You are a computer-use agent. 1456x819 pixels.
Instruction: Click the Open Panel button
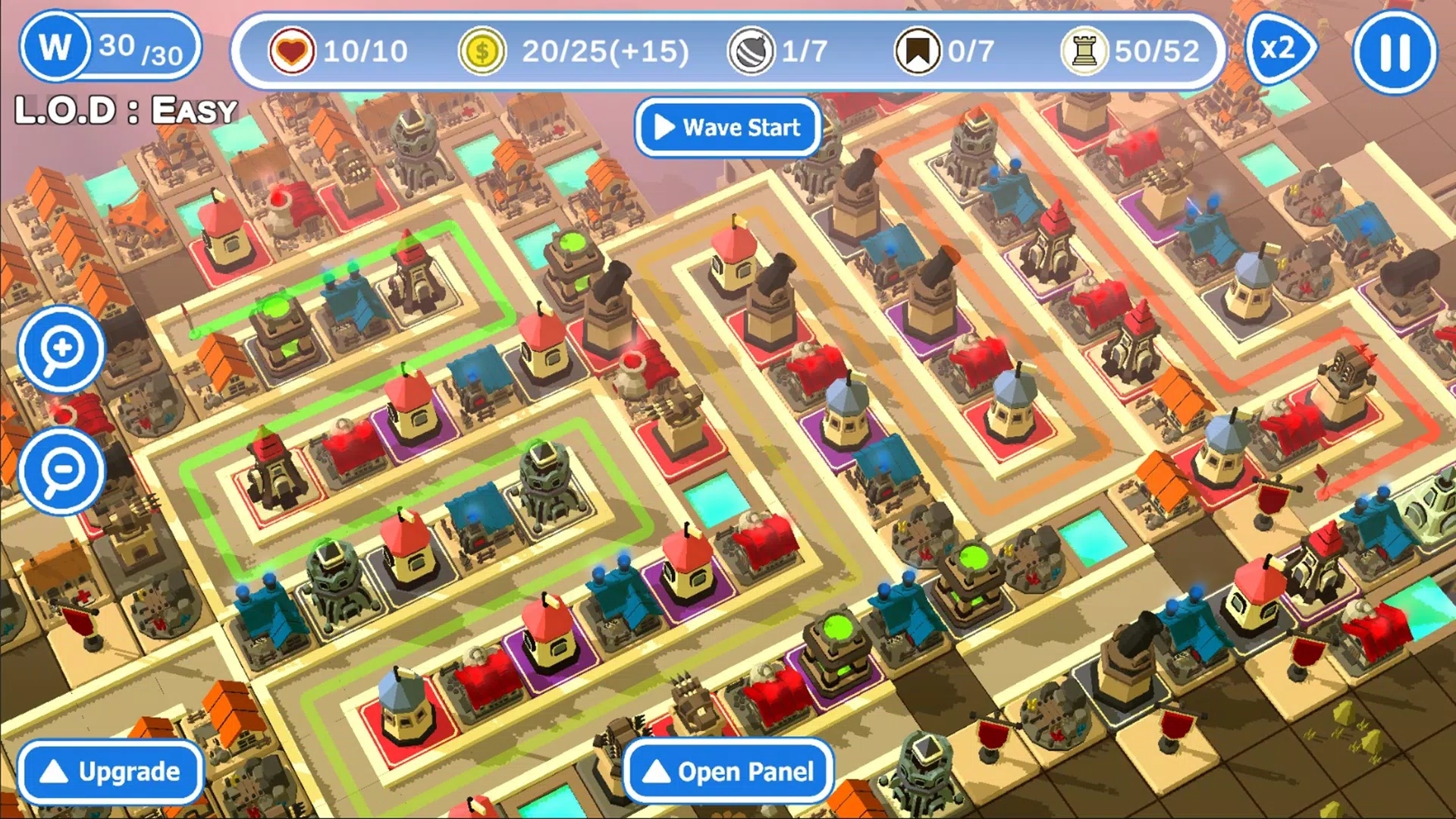pyautogui.click(x=728, y=772)
